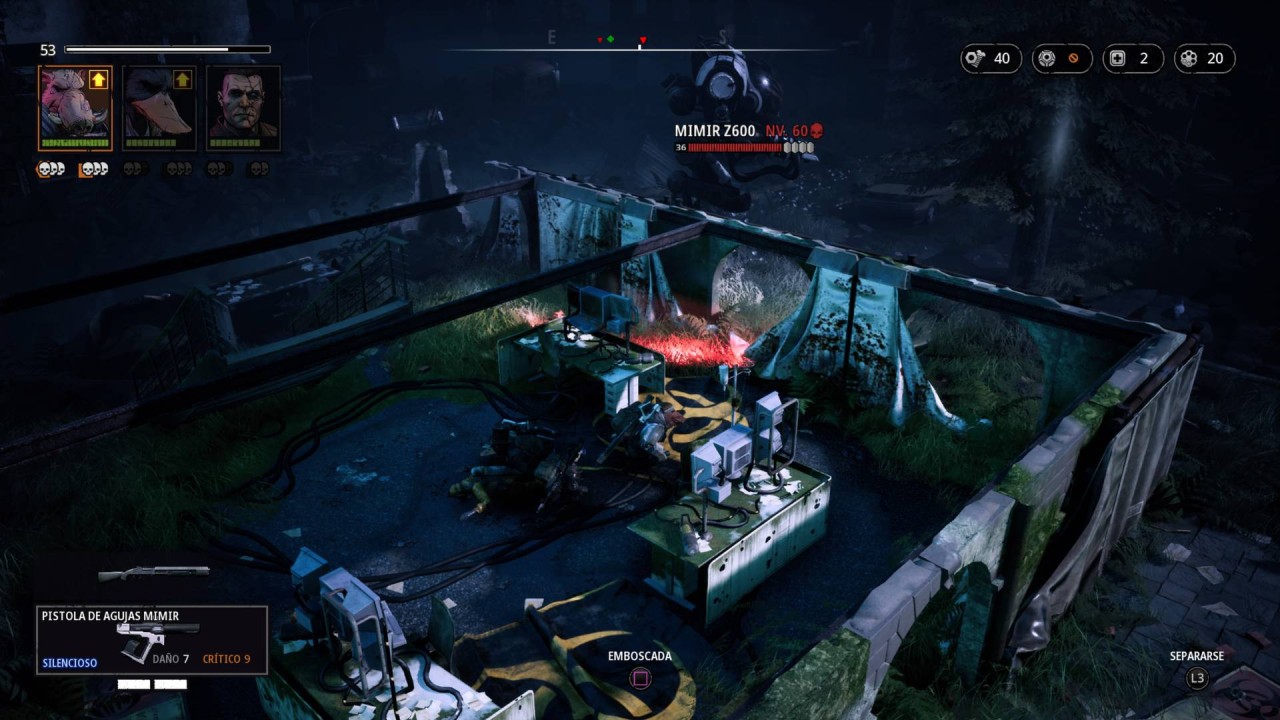The width and height of the screenshot is (1280, 720).
Task: Open the medkit counter showing 2
Action: (x=1132, y=59)
